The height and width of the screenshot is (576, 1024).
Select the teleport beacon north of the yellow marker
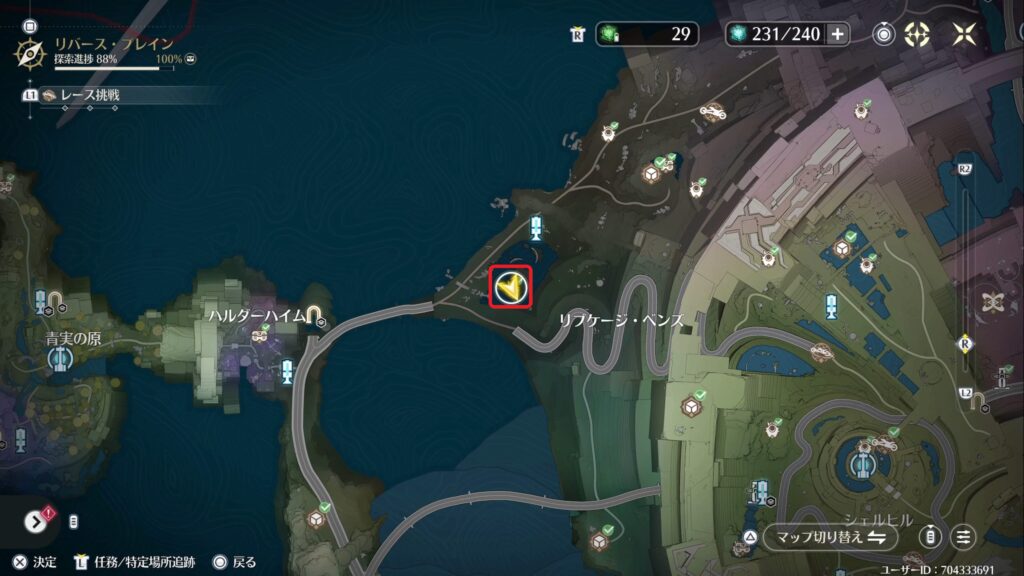point(536,227)
